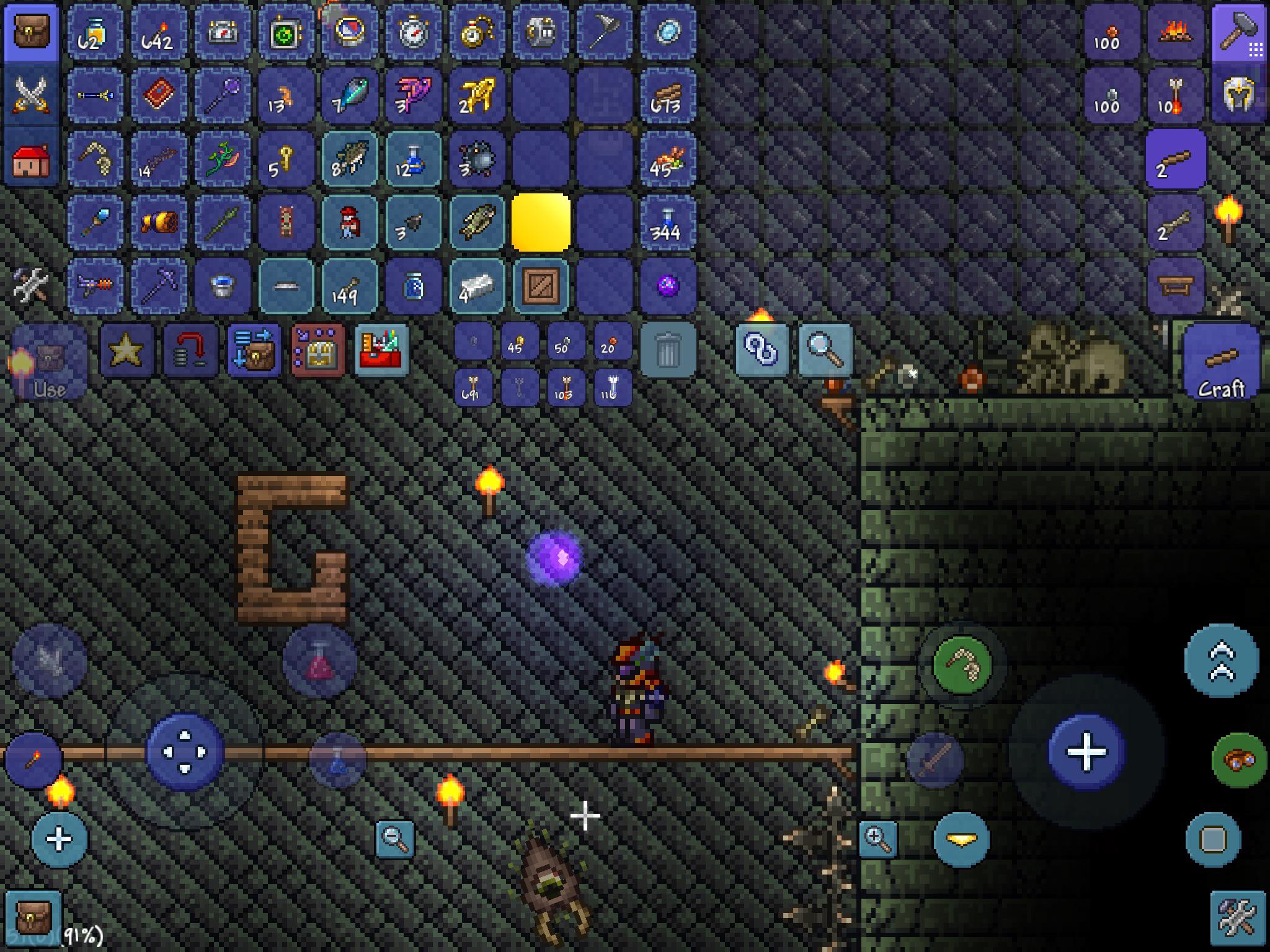Open the Favorite star marker

pyautogui.click(x=127, y=351)
